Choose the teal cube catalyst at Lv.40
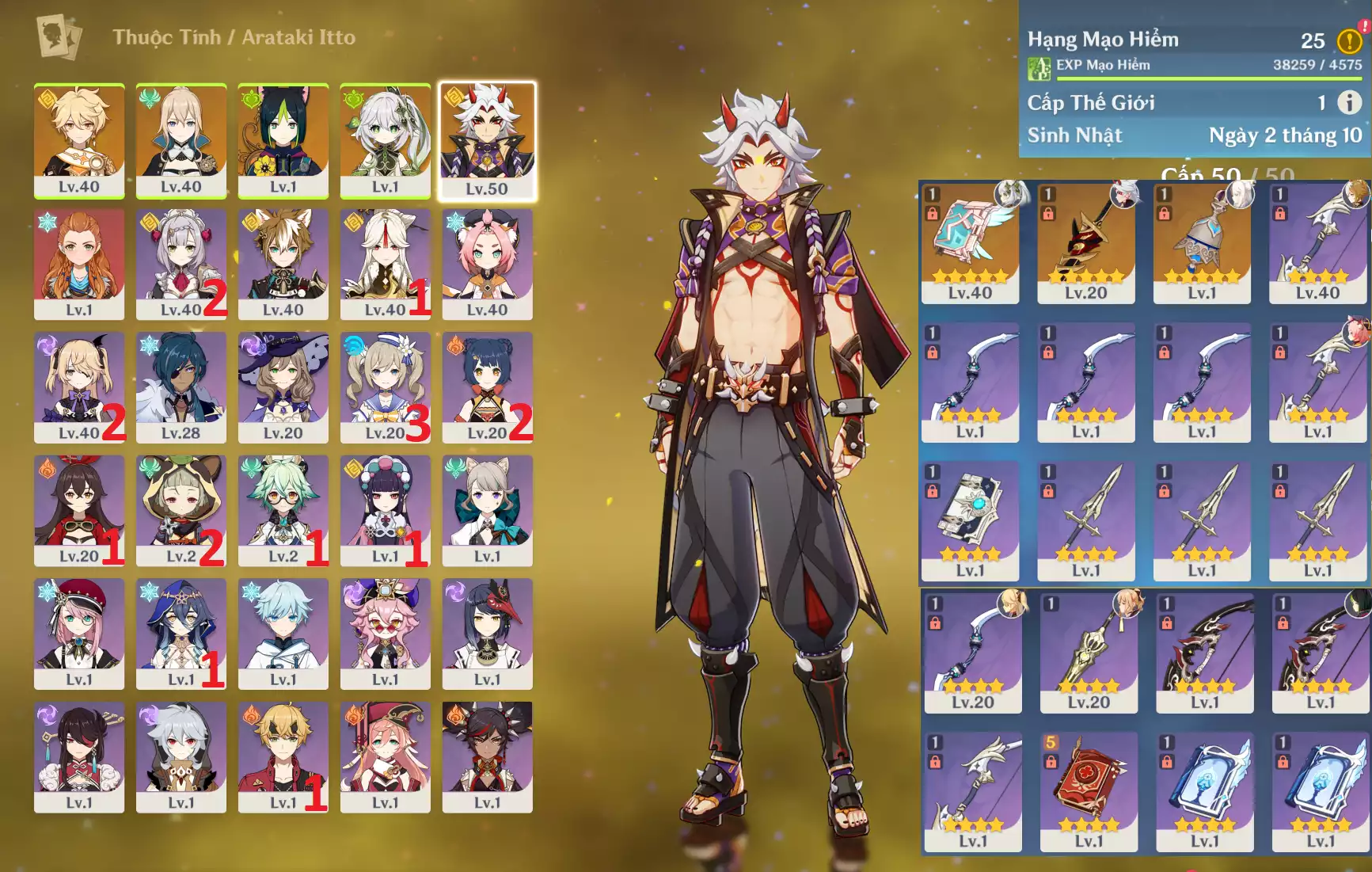Screen dimensions: 1372x872 point(970,242)
